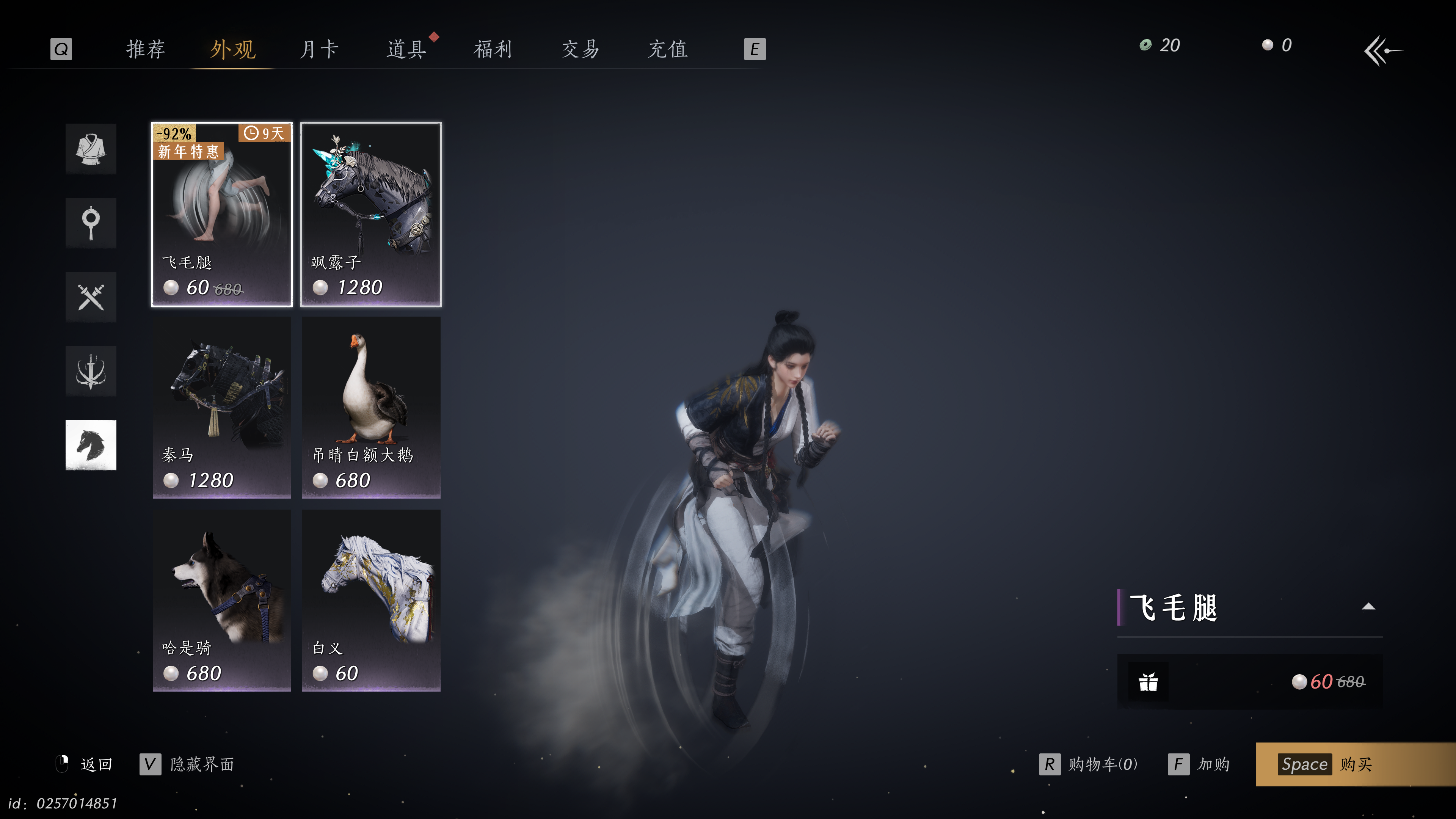Click the gift icon beside the price

1148,682
